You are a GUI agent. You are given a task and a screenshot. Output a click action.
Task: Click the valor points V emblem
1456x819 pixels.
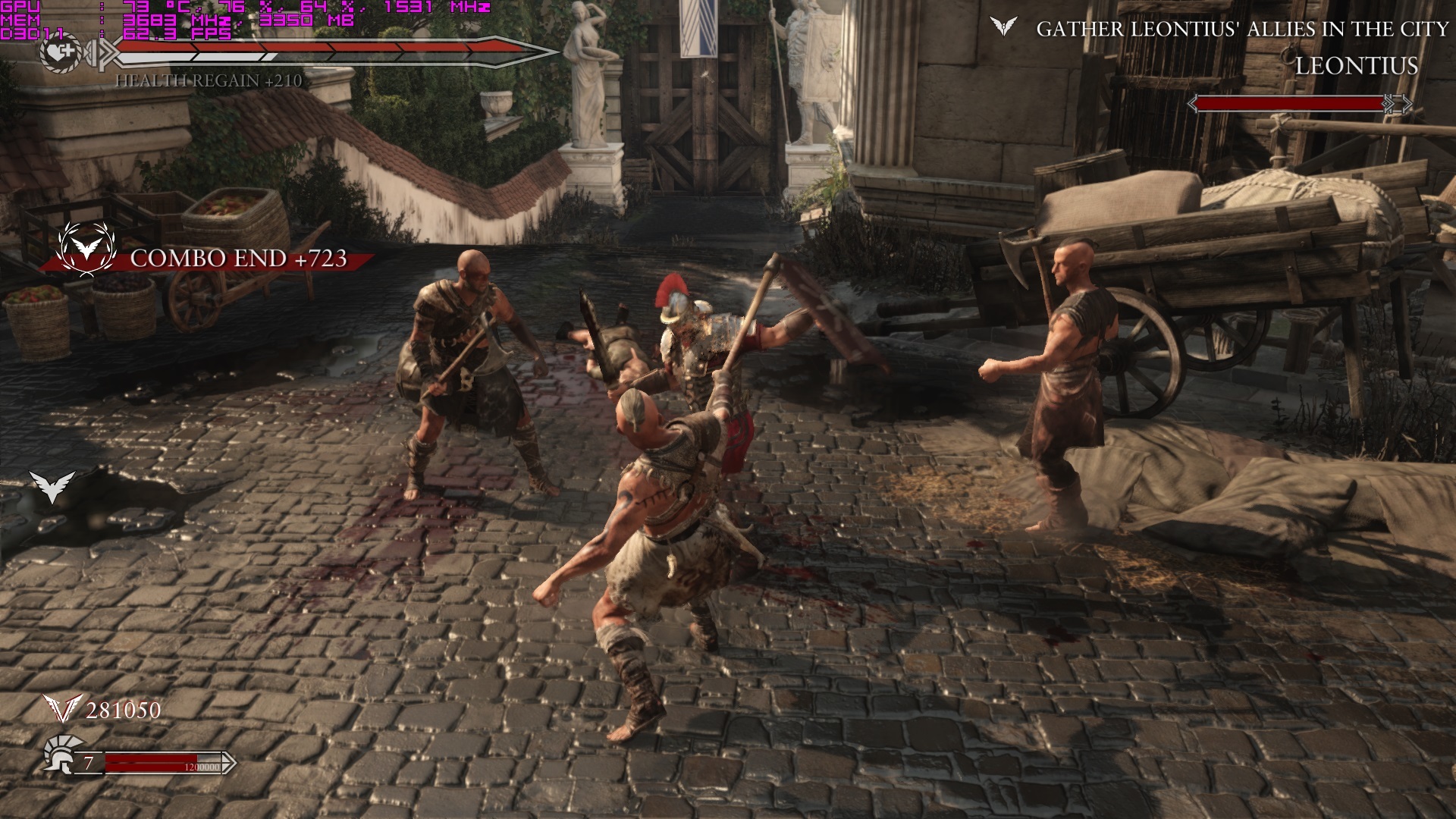pyautogui.click(x=61, y=709)
